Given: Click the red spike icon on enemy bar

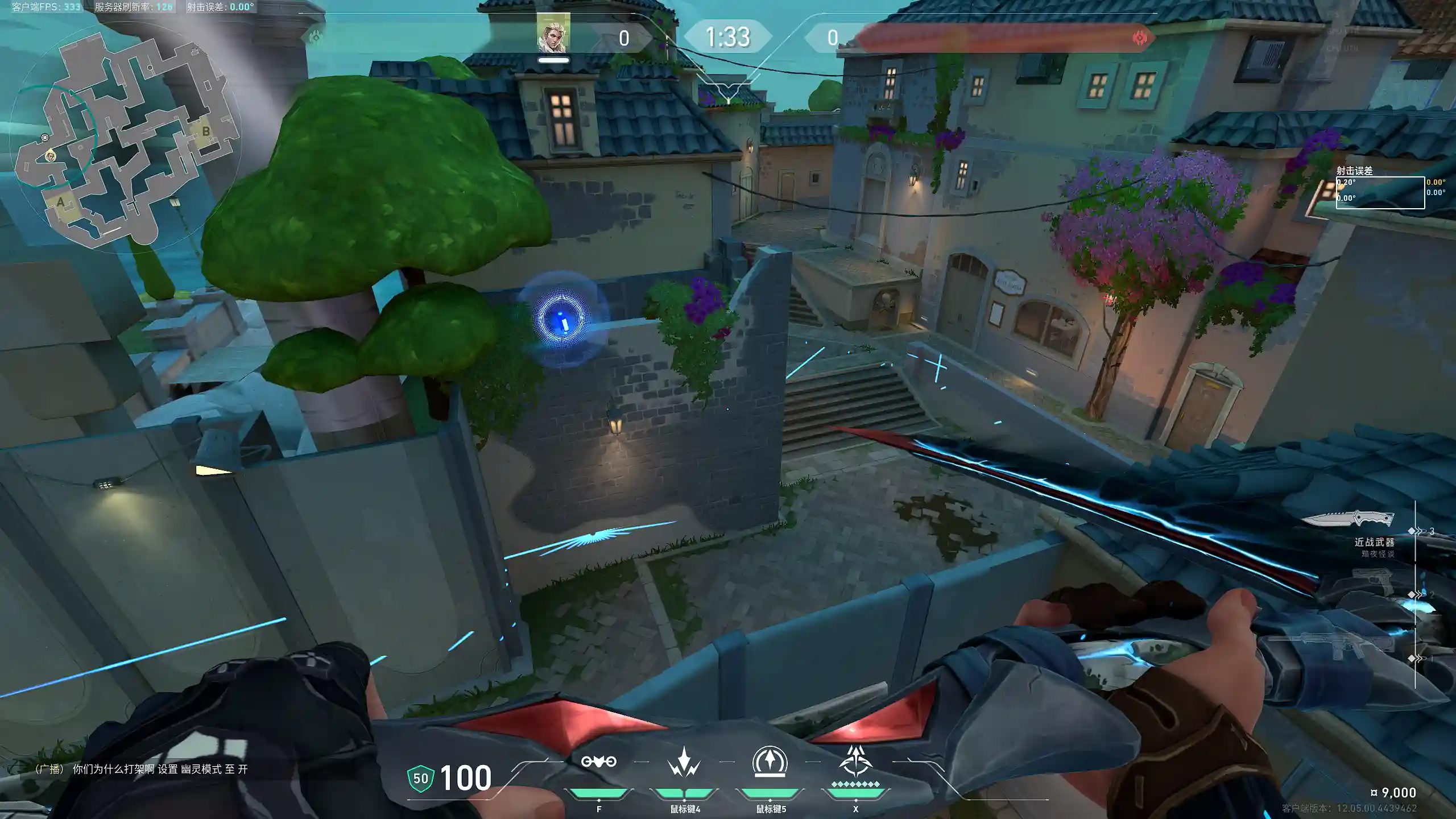Looking at the screenshot, I should pyautogui.click(x=1140, y=38).
